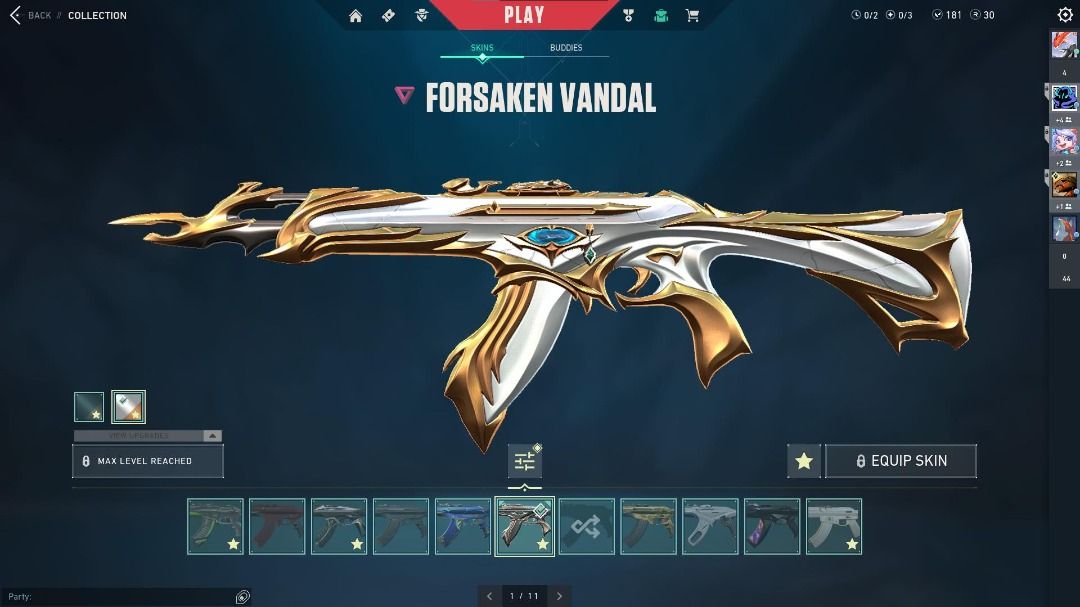Open the store shopping cart icon
This screenshot has height=607, width=1080.
[x=692, y=15]
